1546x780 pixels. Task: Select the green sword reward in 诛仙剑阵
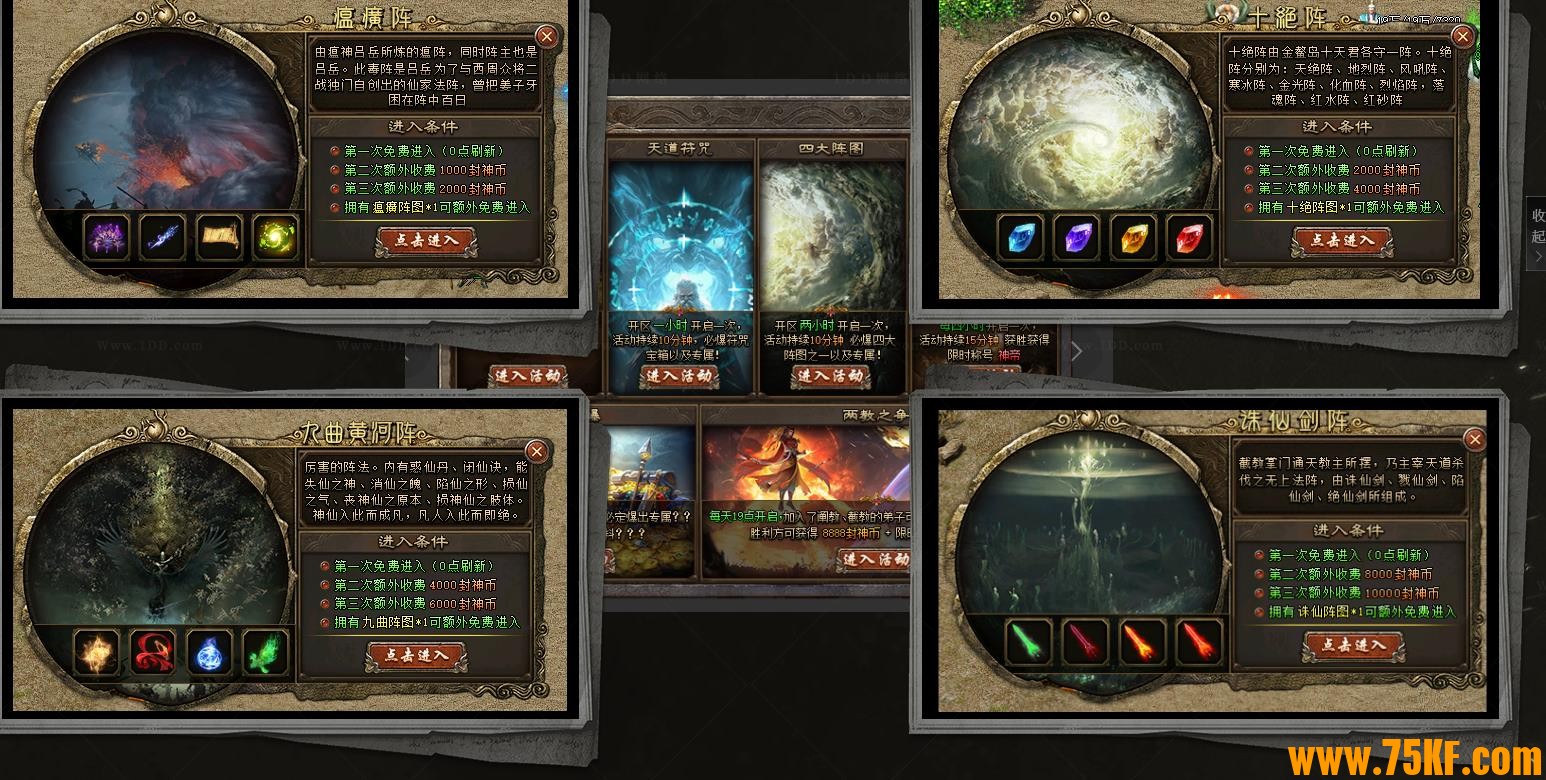click(1029, 642)
